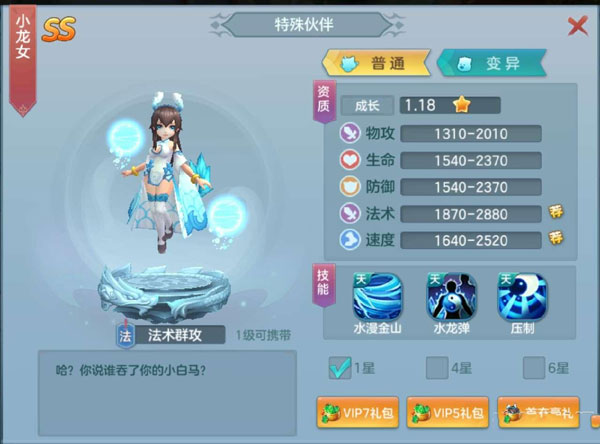Select the 压制 skill icon
The image size is (600, 444).
coord(521,297)
